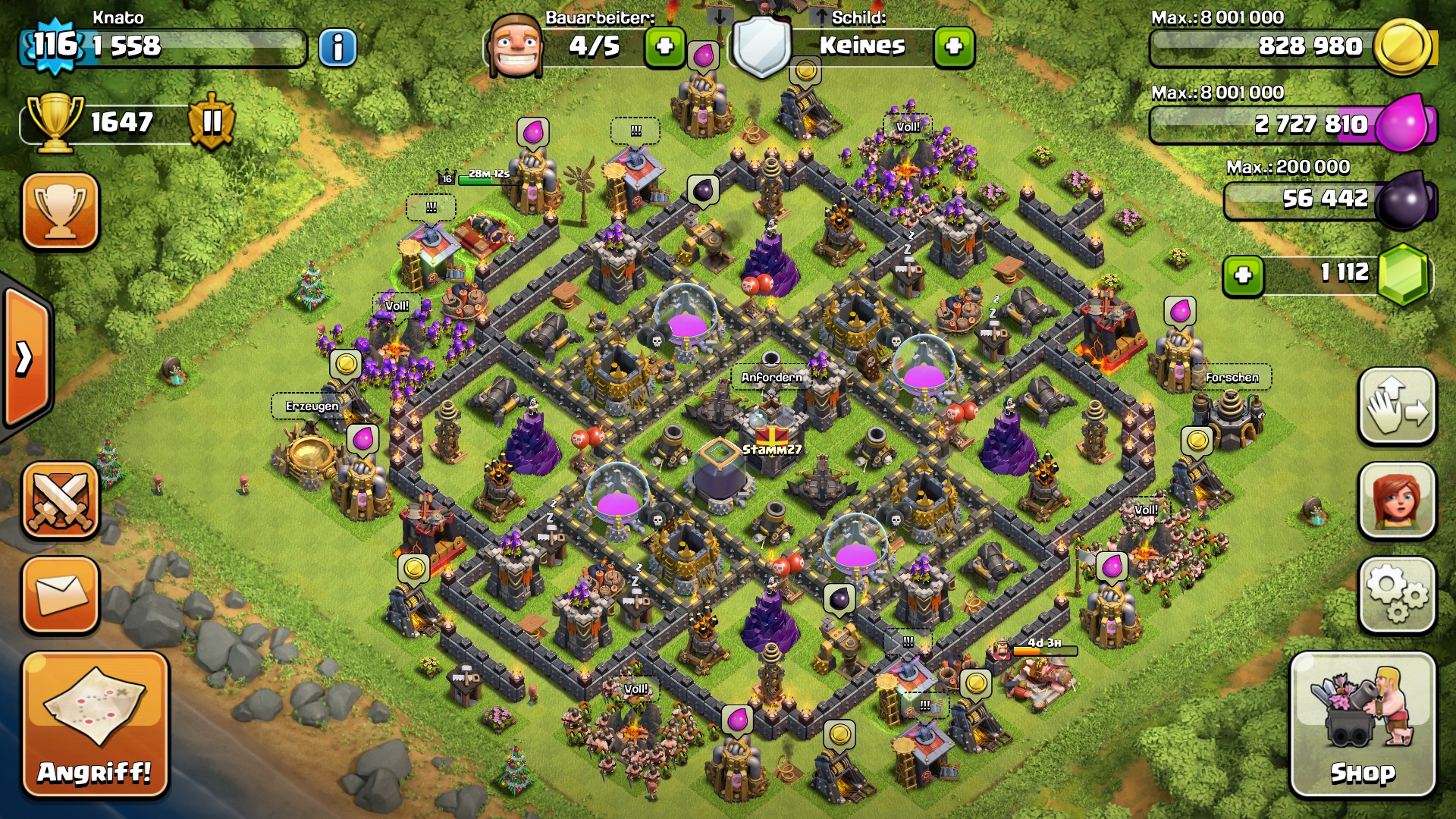This screenshot has width=1456, height=819.
Task: Start an attack with Angriff! button
Action: click(x=95, y=725)
